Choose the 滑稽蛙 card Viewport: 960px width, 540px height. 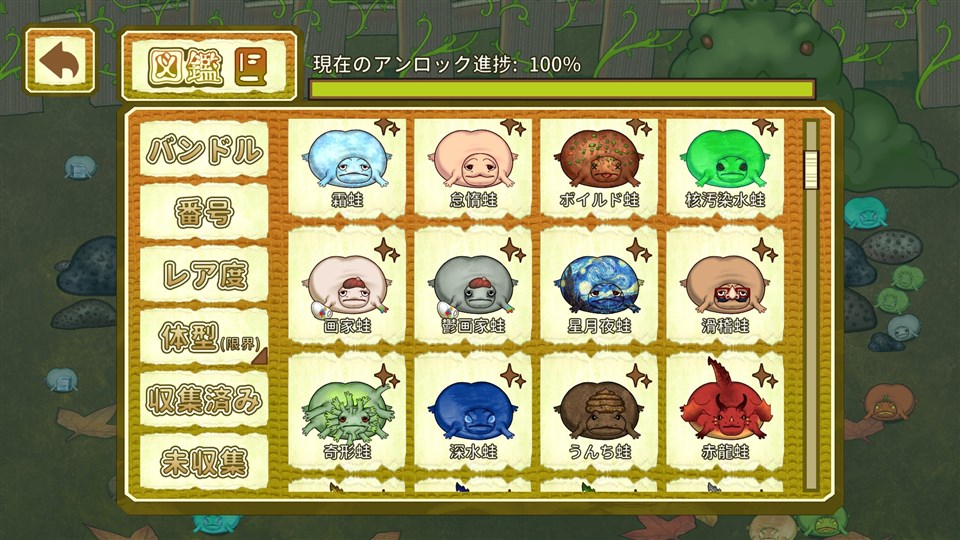coord(725,291)
